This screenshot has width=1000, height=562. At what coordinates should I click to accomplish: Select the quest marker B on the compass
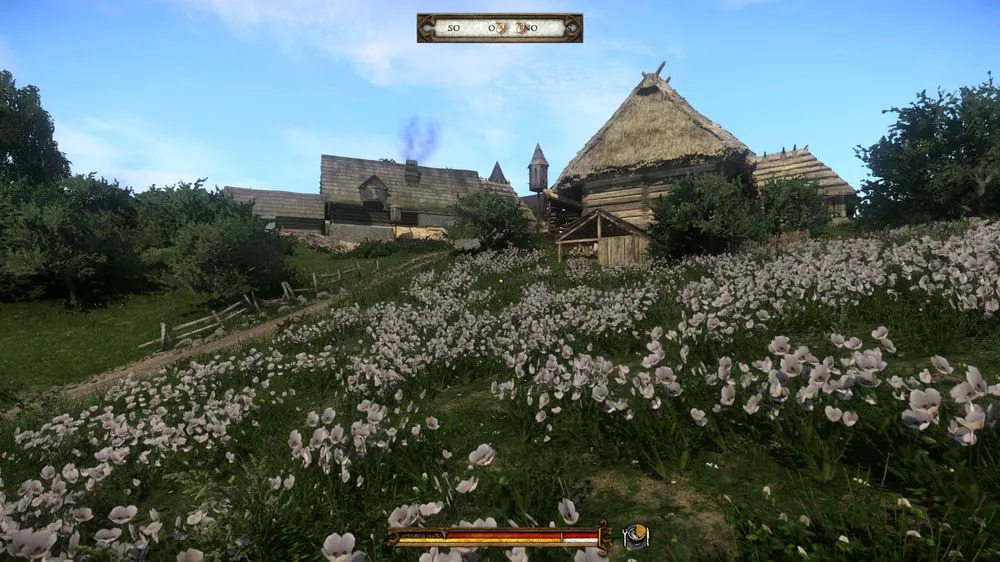(522, 28)
